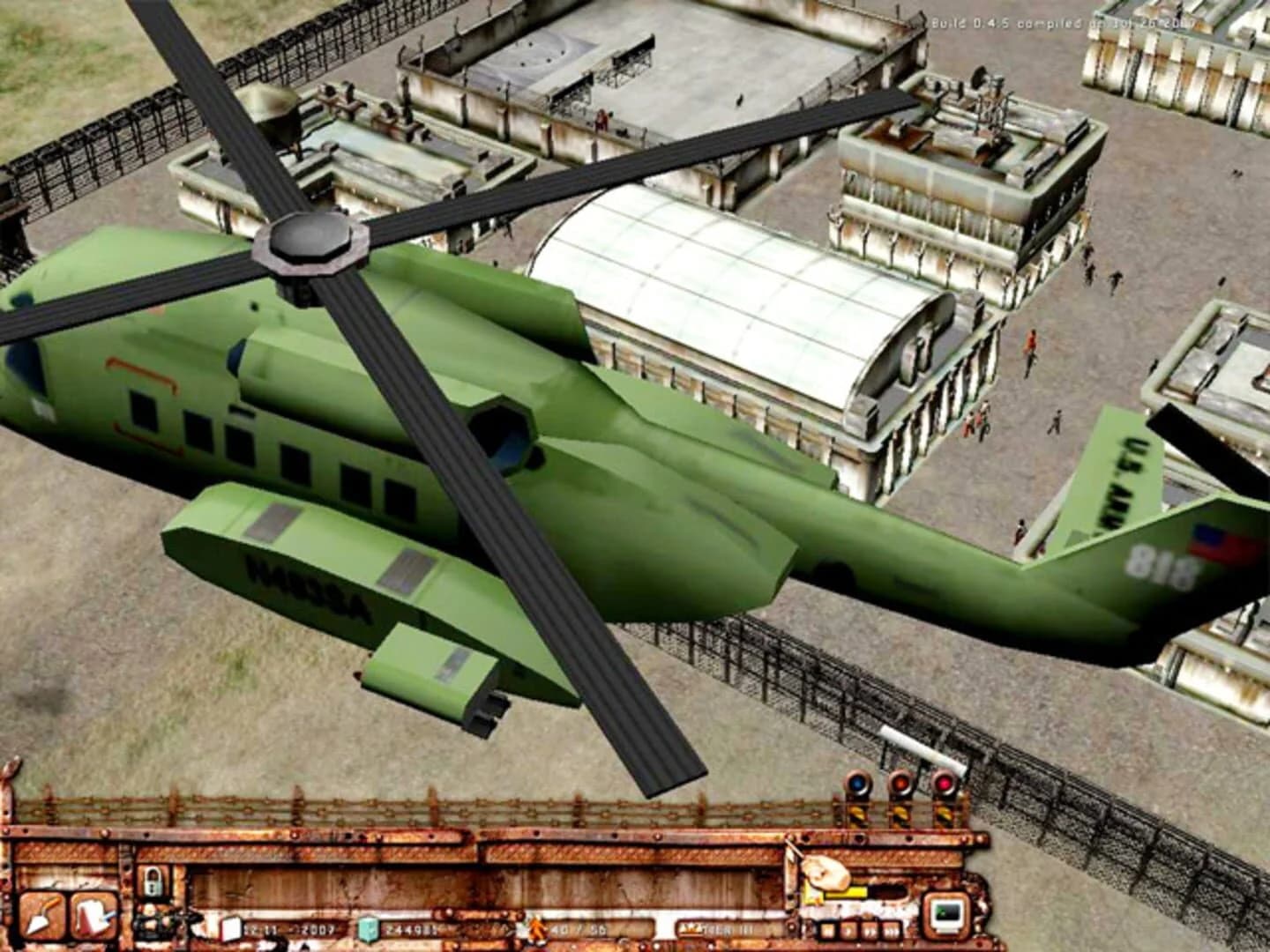Click the orange prisoner counter icon
The image size is (1270, 952).
point(535,927)
